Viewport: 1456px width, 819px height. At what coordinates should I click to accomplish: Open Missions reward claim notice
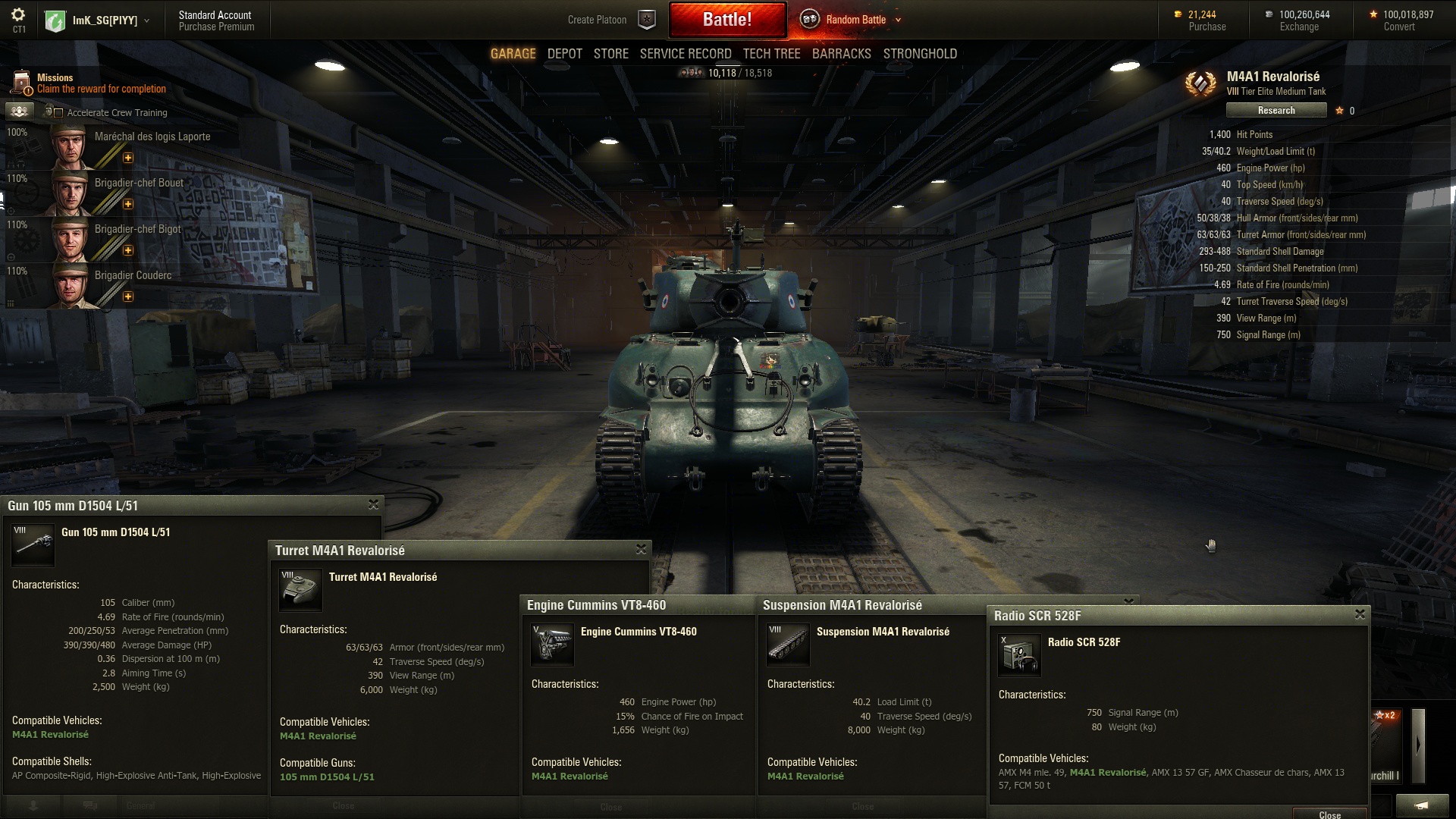(101, 89)
